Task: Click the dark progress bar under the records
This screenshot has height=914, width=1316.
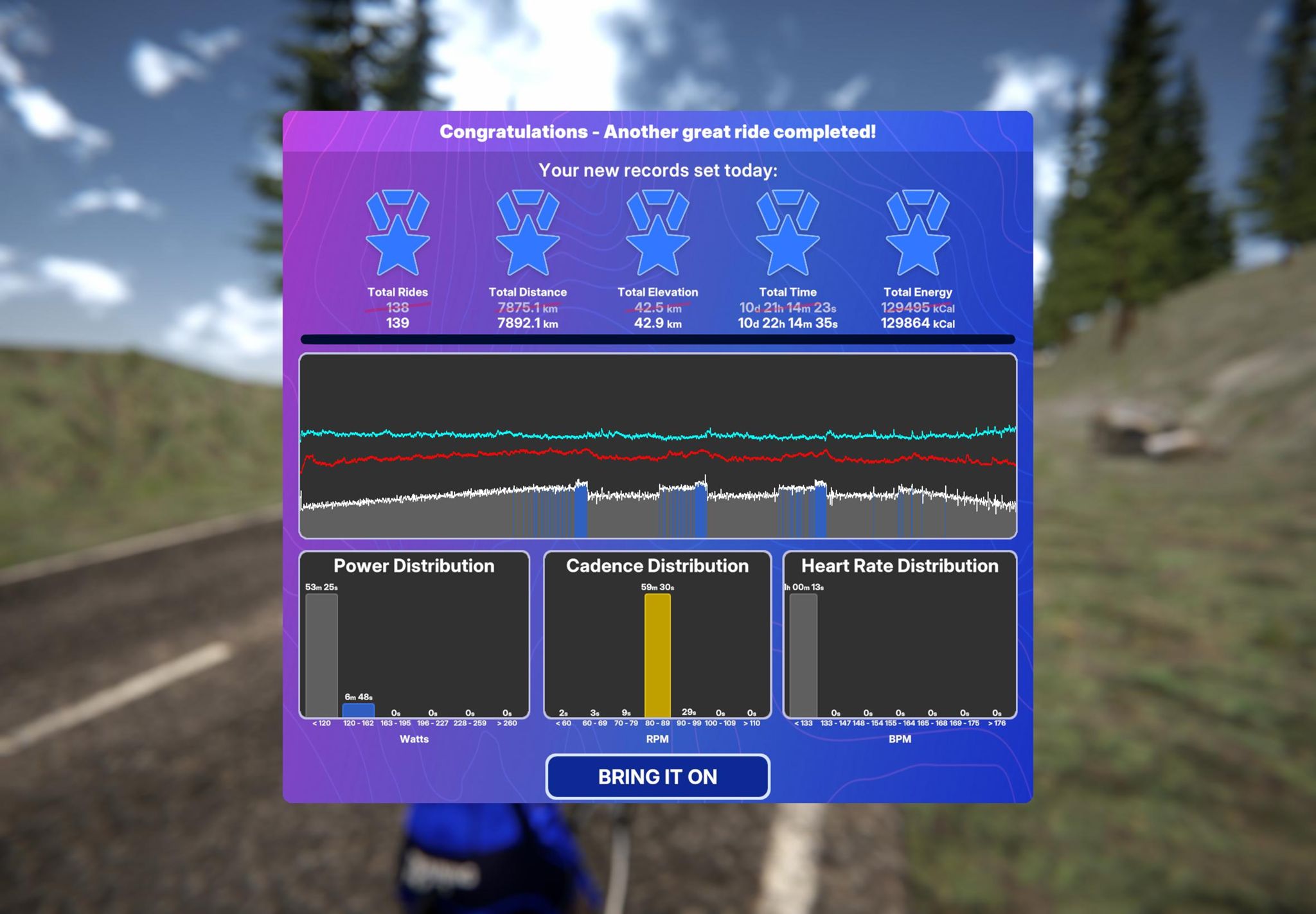Action: [657, 338]
